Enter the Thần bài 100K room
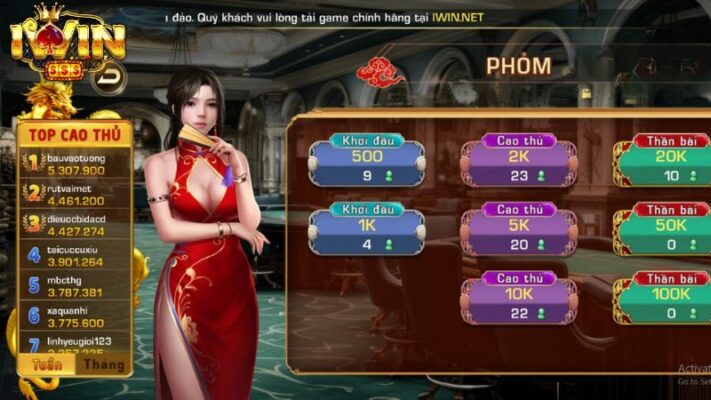711x400 pixels. (x=665, y=302)
